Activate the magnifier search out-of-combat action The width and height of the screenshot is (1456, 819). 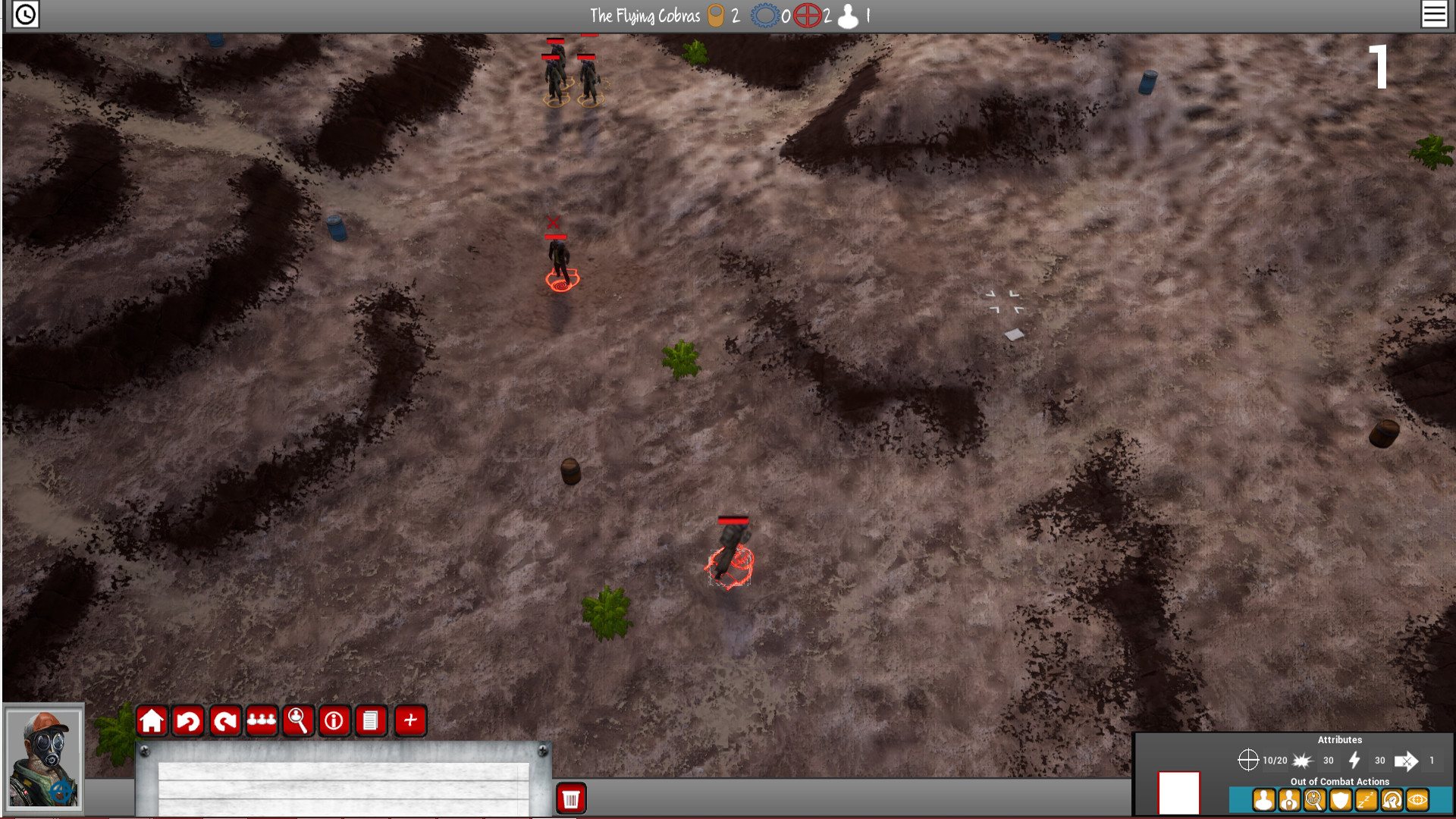[1314, 800]
